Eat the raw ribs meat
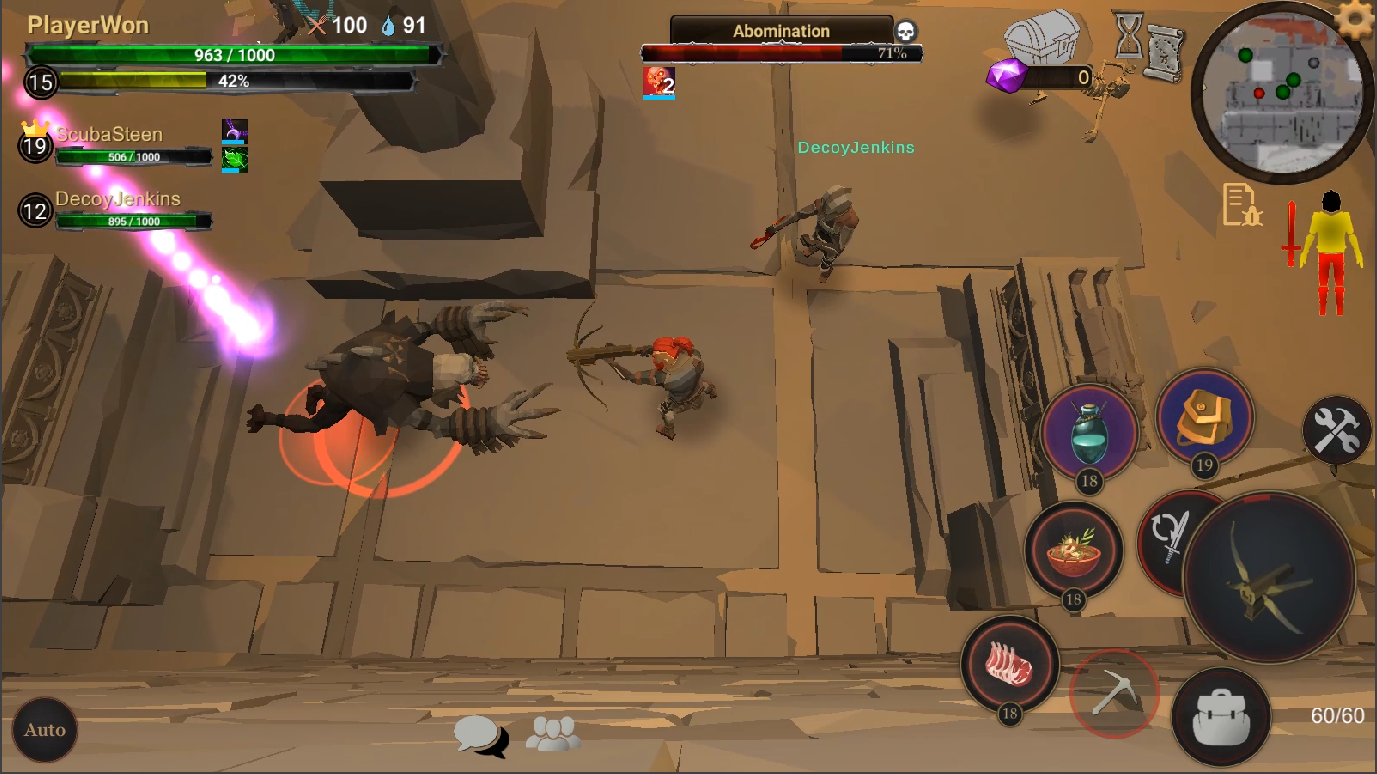The height and width of the screenshot is (774, 1377). tap(1009, 664)
